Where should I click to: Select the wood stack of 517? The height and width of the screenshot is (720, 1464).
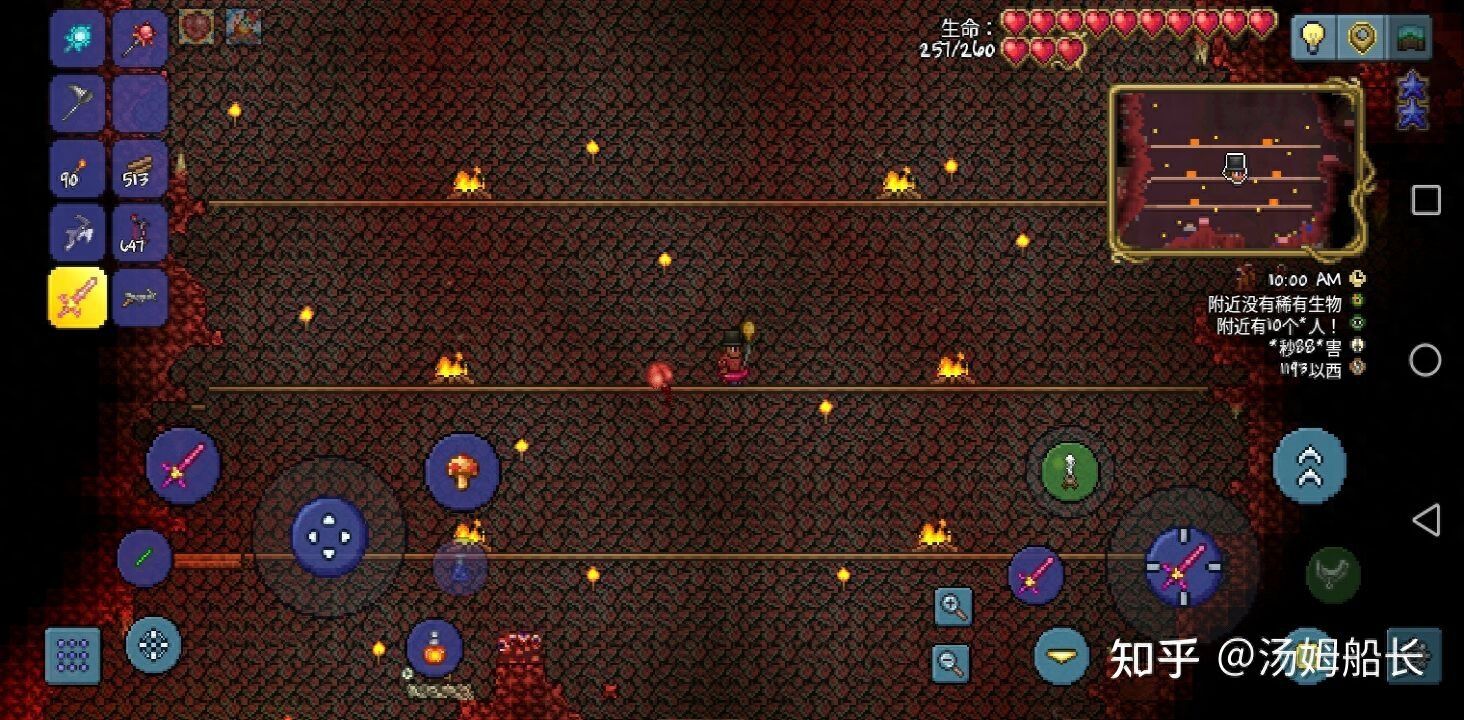click(x=139, y=168)
